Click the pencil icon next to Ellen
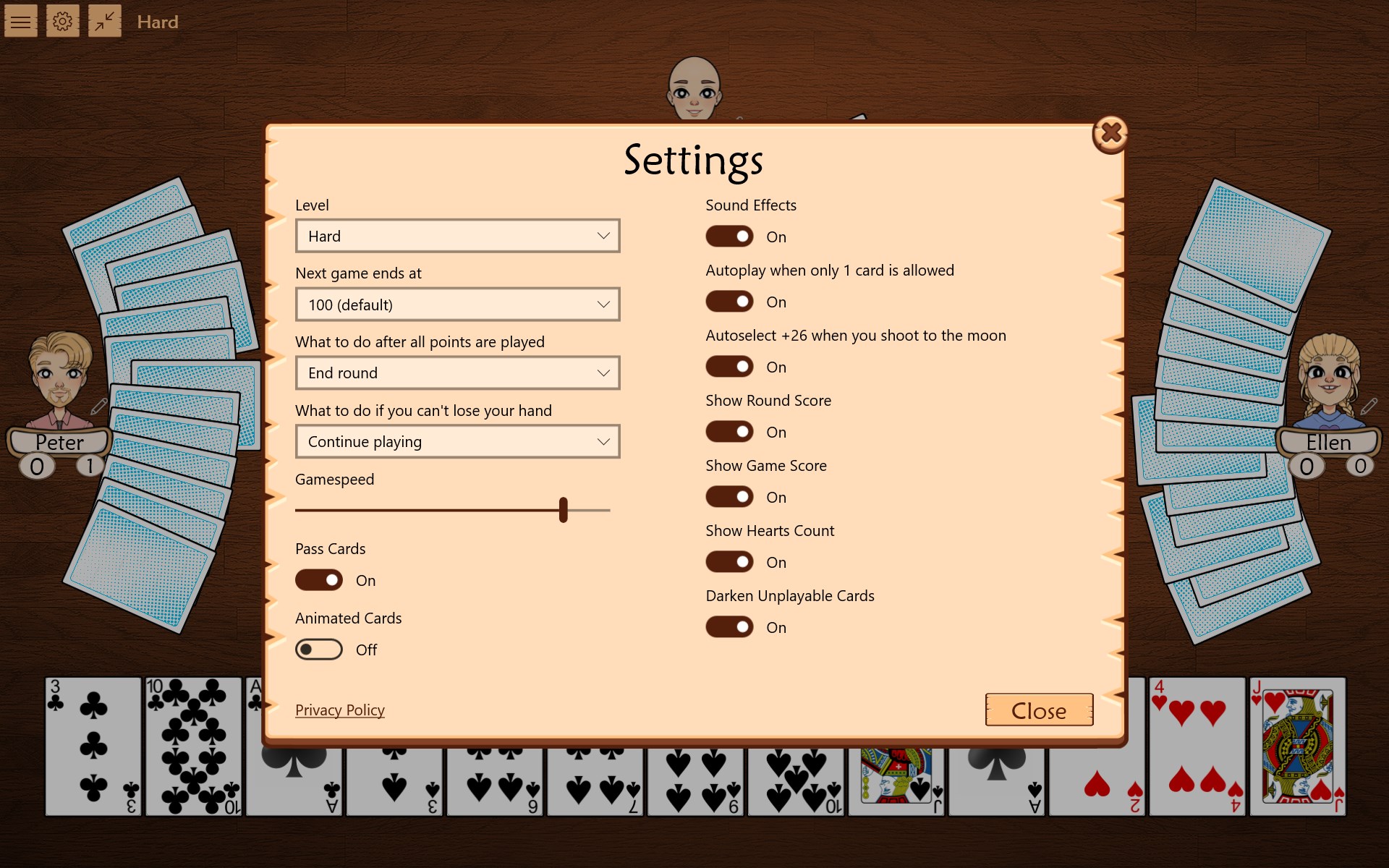Image resolution: width=1389 pixels, height=868 pixels. (1368, 407)
